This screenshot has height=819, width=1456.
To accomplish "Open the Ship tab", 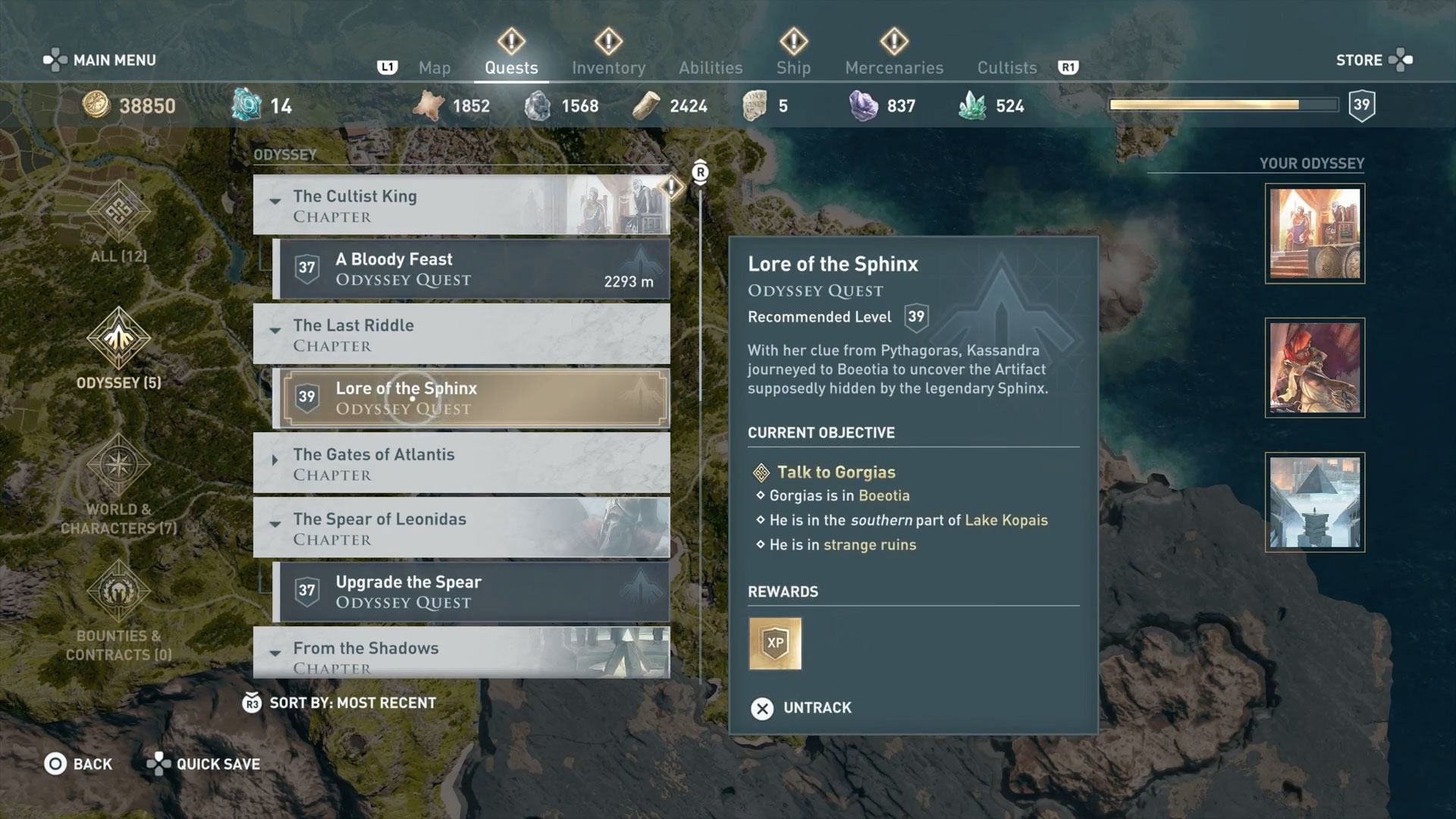I will pos(793,67).
